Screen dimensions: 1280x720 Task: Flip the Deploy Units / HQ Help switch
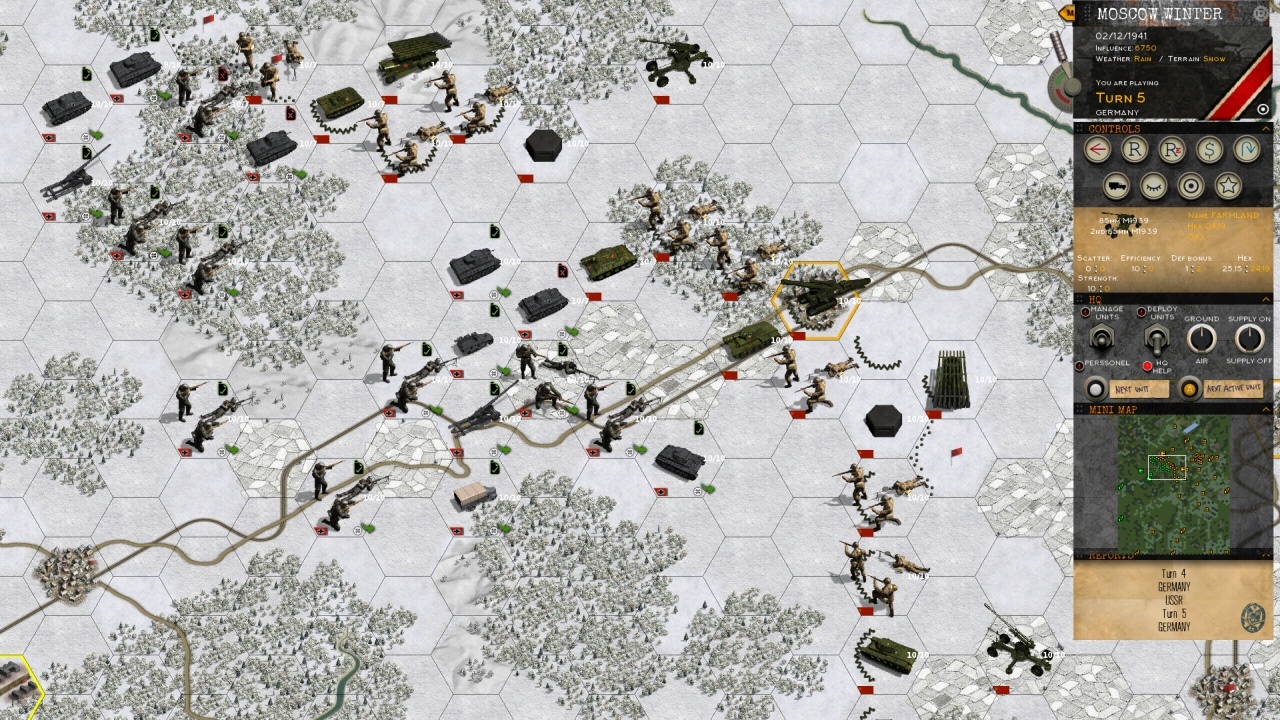pyautogui.click(x=1155, y=339)
